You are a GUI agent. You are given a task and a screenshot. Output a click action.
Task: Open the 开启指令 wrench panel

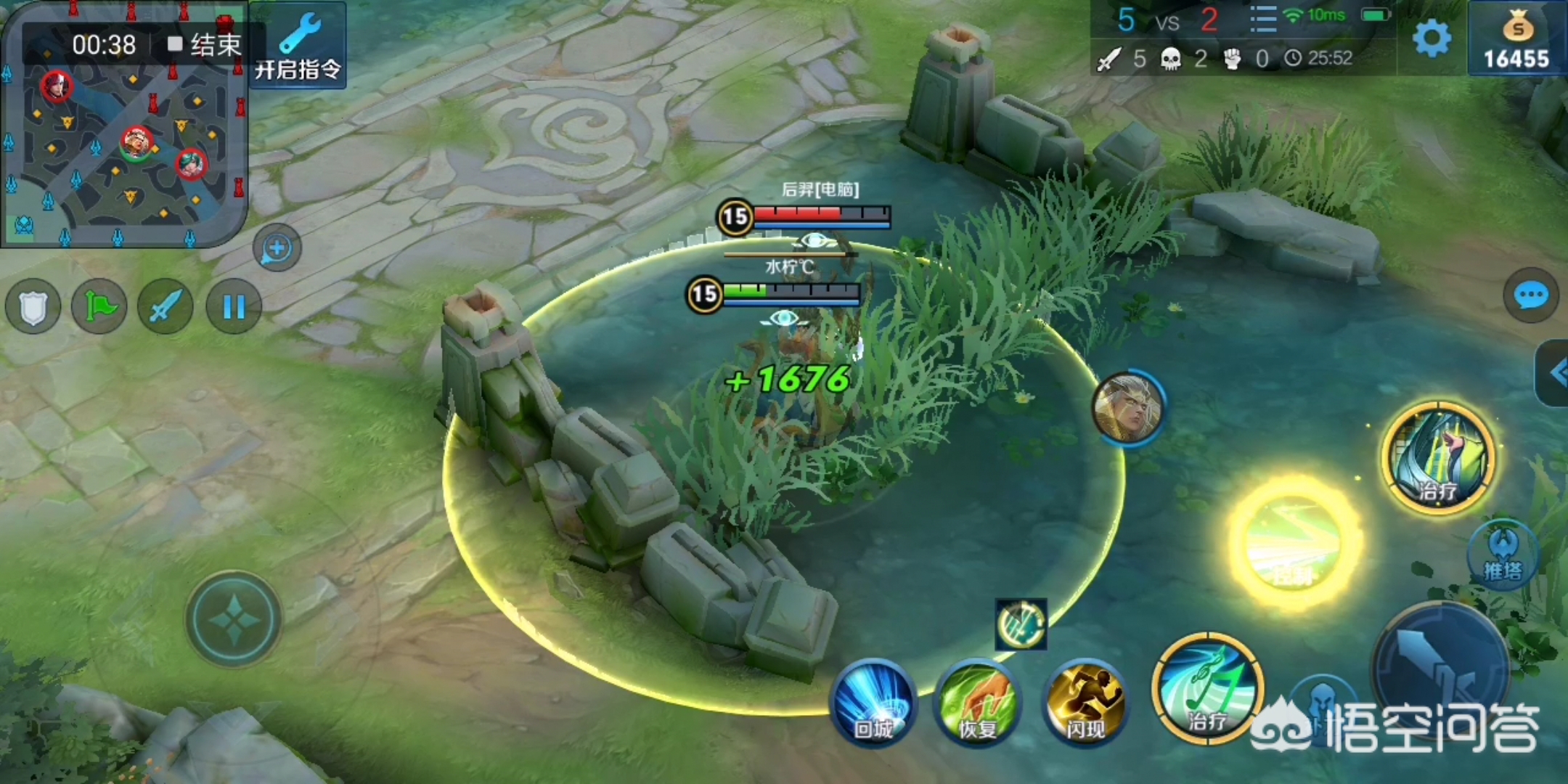pos(298,45)
